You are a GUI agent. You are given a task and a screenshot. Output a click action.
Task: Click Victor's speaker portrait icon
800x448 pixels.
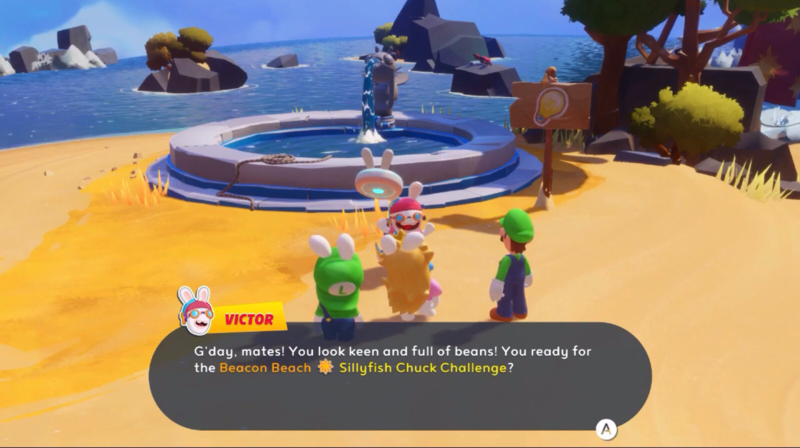pos(195,311)
